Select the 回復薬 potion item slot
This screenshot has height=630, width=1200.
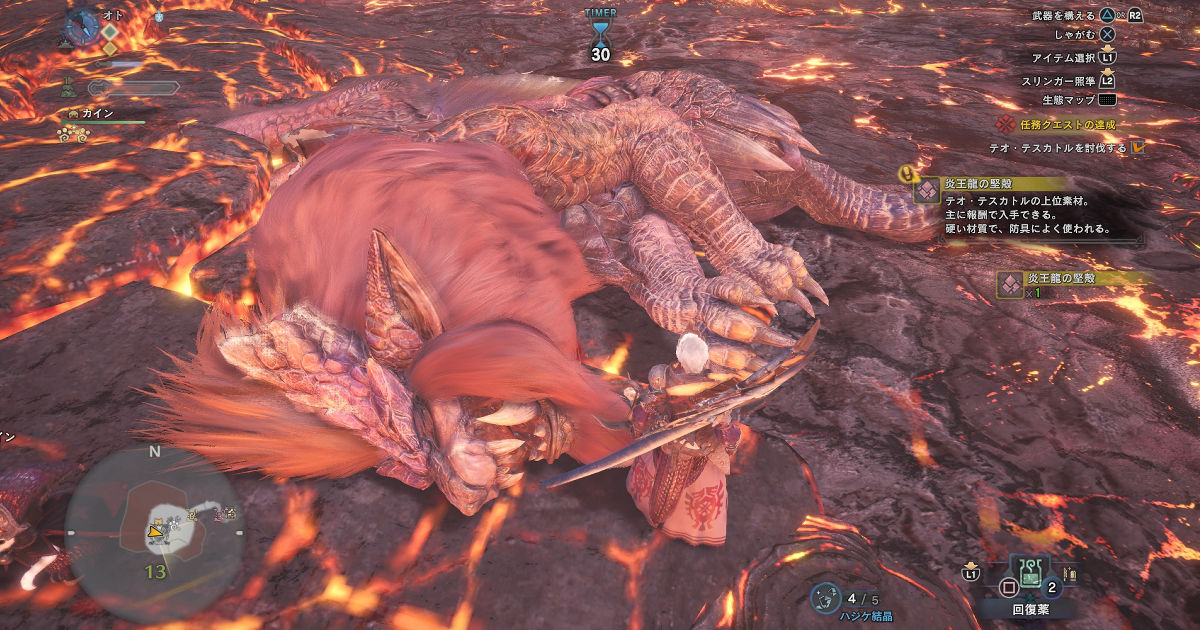1028,577
